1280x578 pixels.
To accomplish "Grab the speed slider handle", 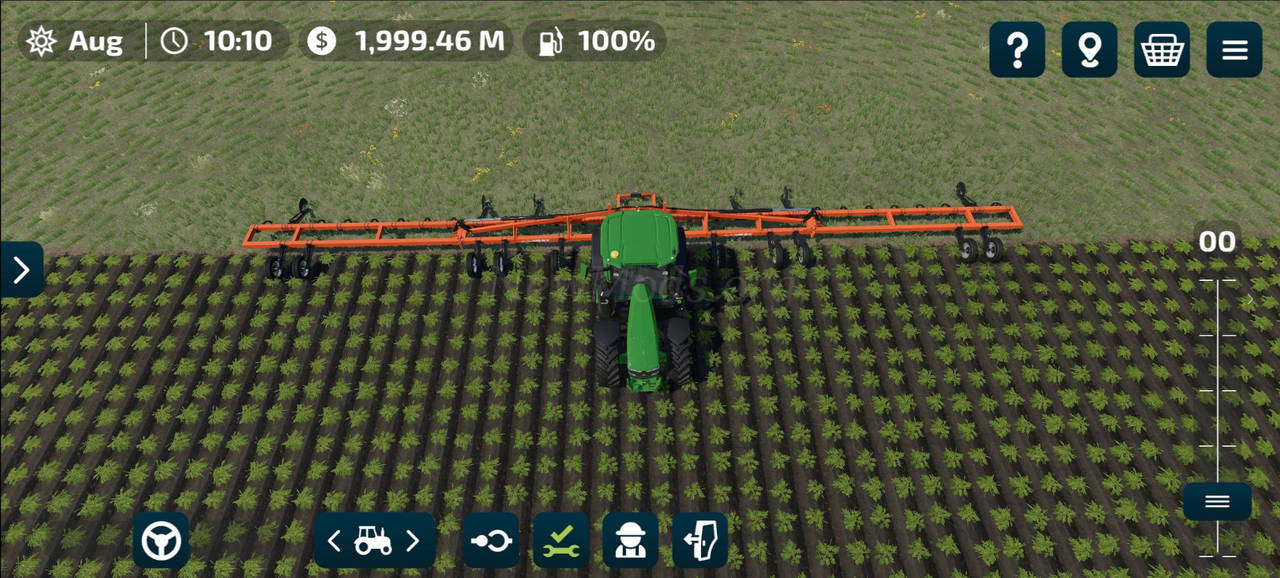I will tap(1217, 502).
